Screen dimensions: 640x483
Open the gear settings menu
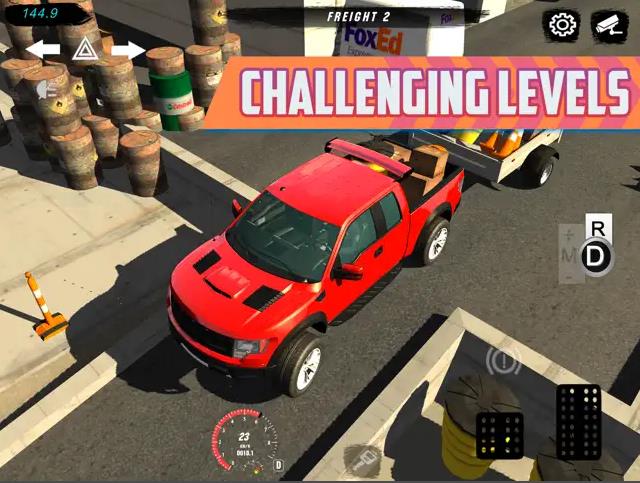click(x=563, y=24)
